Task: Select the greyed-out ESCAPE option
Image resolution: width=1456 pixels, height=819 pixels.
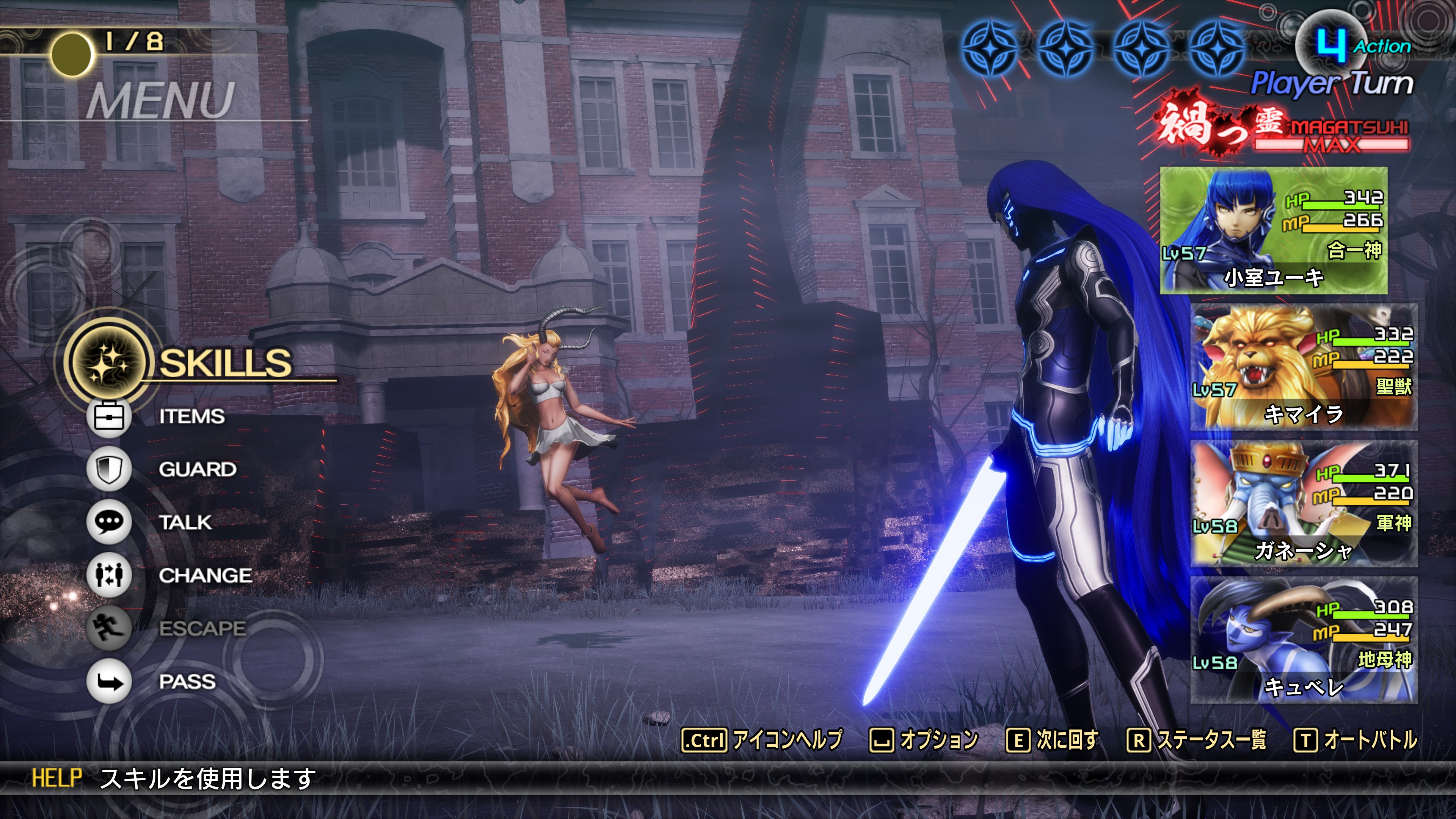Action: pos(202,629)
